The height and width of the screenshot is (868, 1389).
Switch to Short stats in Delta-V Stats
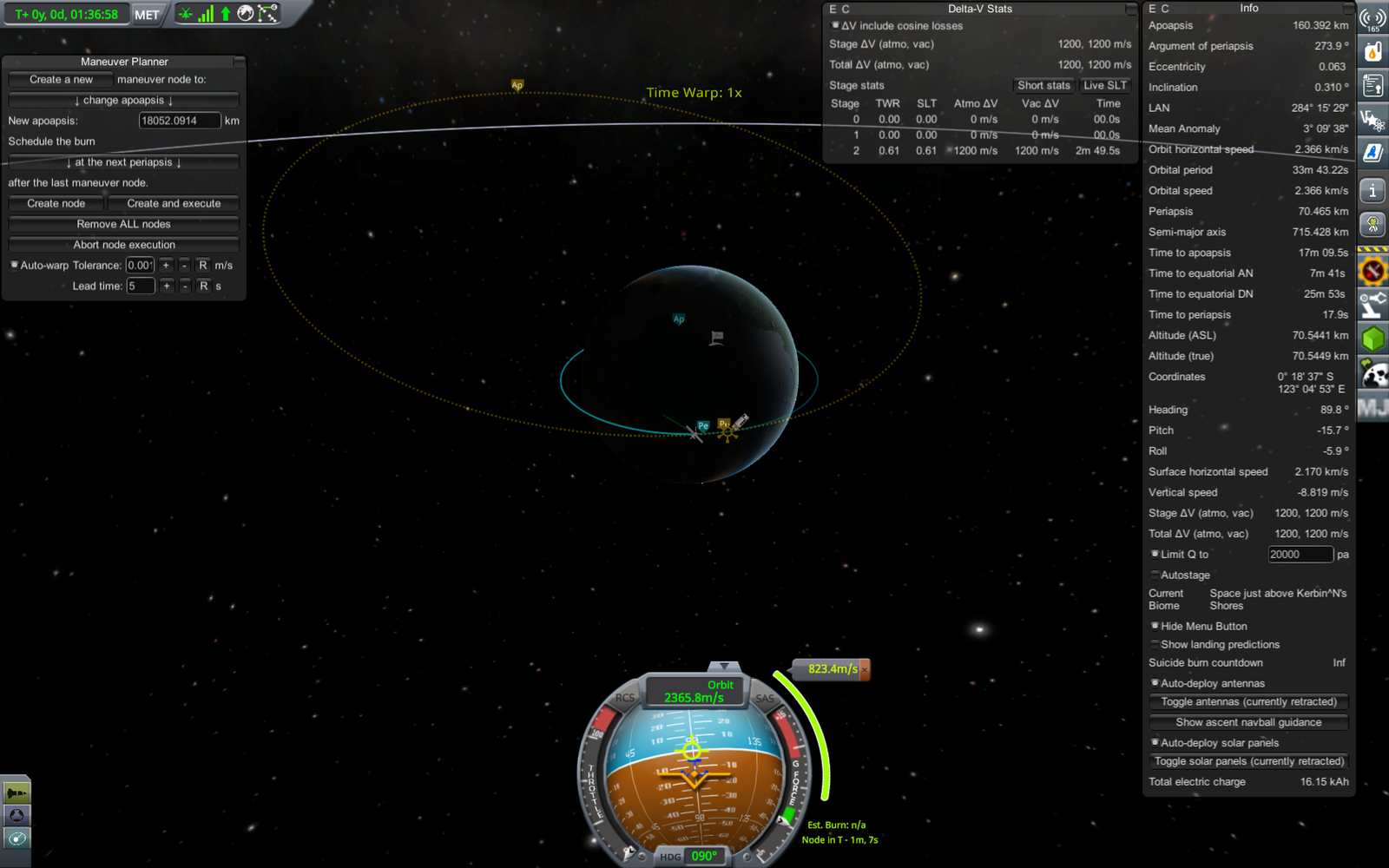point(1043,85)
